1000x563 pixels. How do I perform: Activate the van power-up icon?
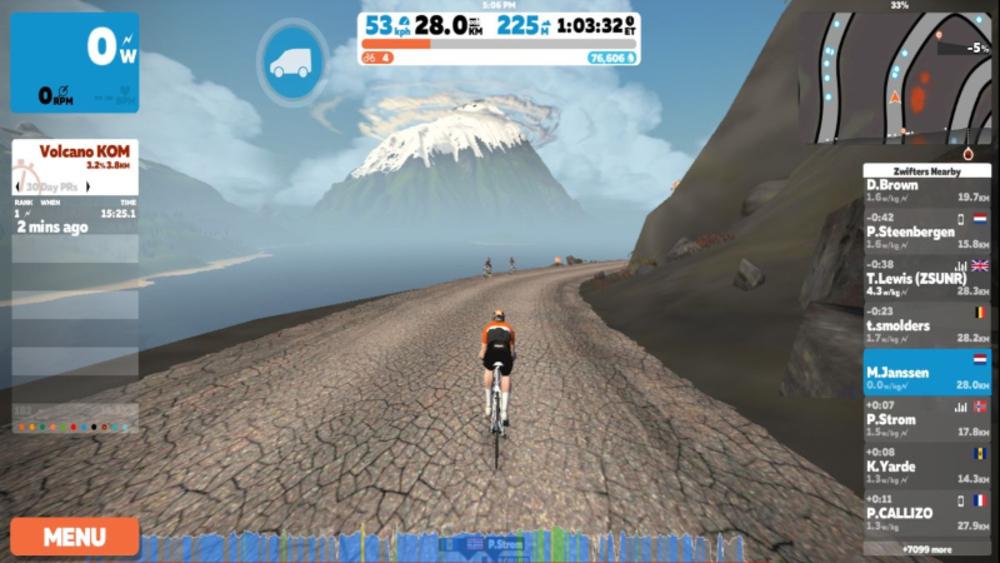tap(291, 63)
